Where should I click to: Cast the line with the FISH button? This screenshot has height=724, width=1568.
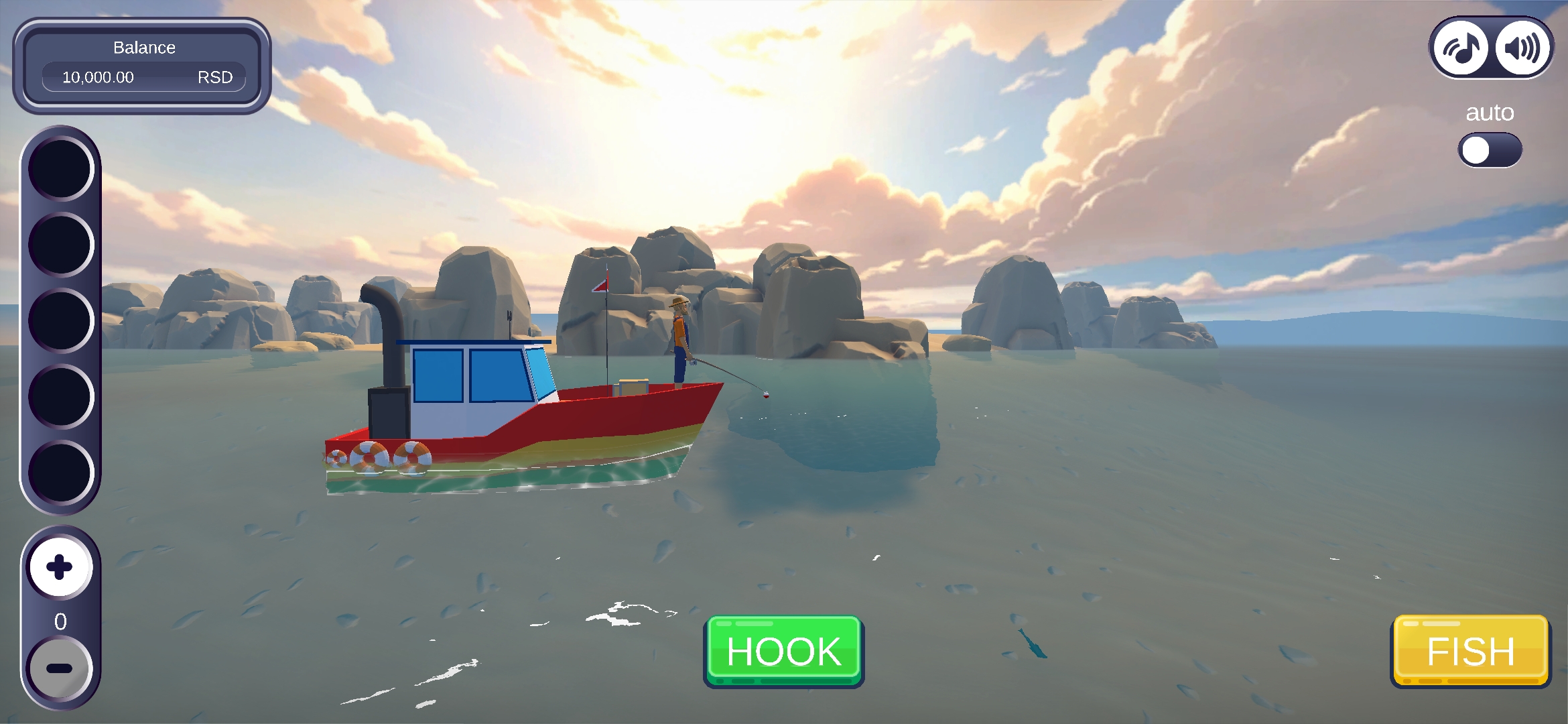click(1470, 651)
